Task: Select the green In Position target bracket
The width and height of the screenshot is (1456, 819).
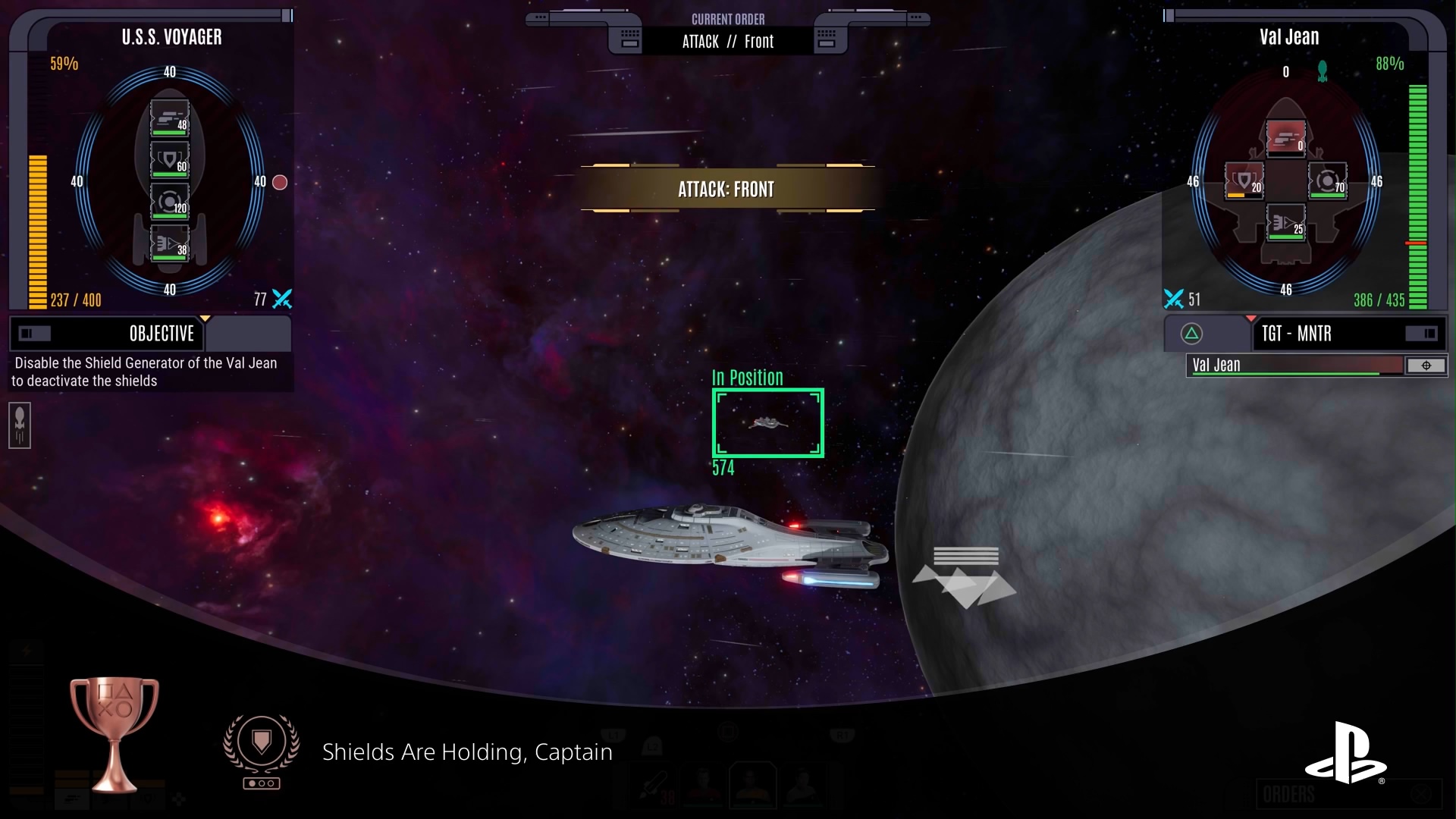Action: pyautogui.click(x=767, y=423)
